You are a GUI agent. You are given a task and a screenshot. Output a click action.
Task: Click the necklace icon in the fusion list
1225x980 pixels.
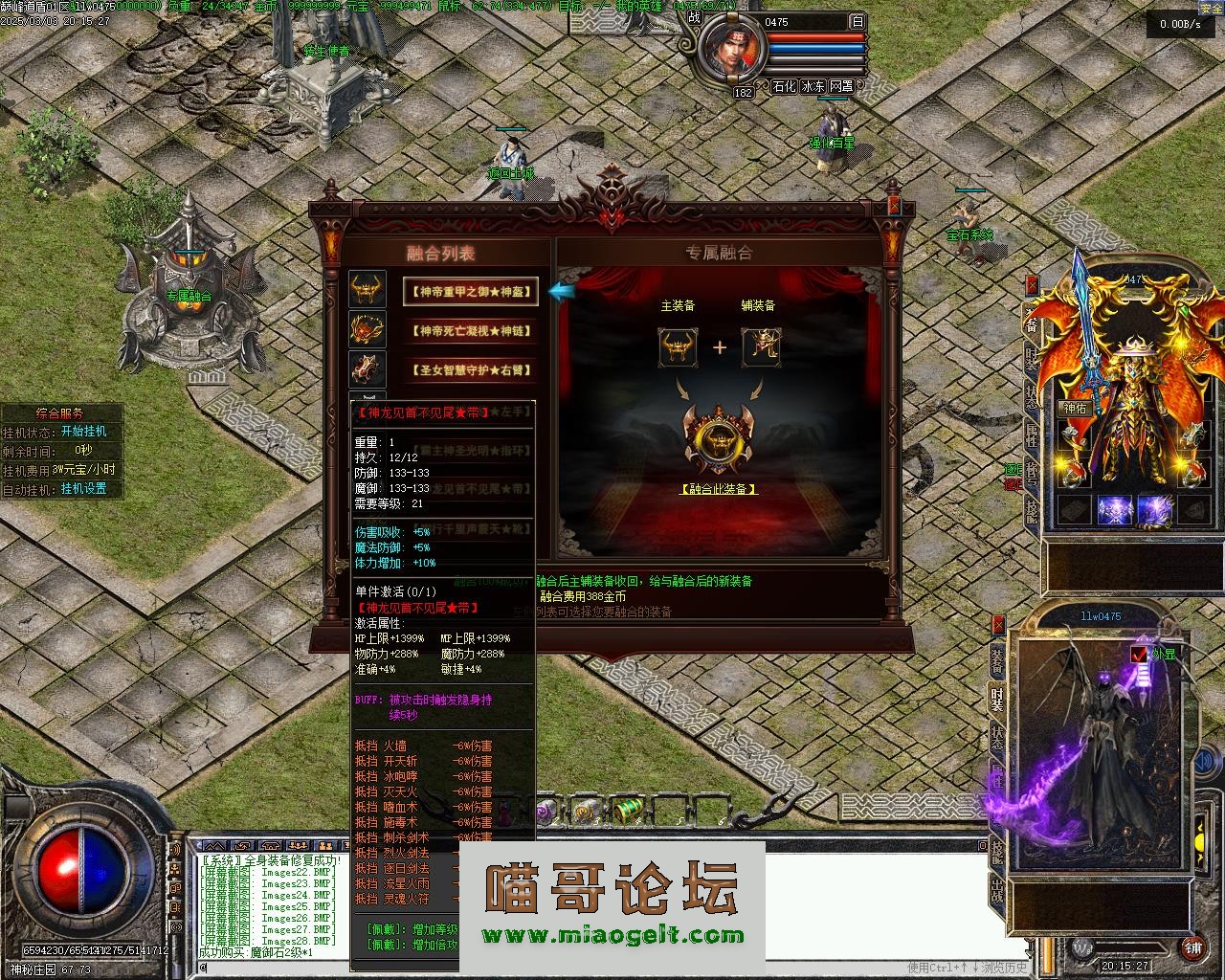pos(367,329)
